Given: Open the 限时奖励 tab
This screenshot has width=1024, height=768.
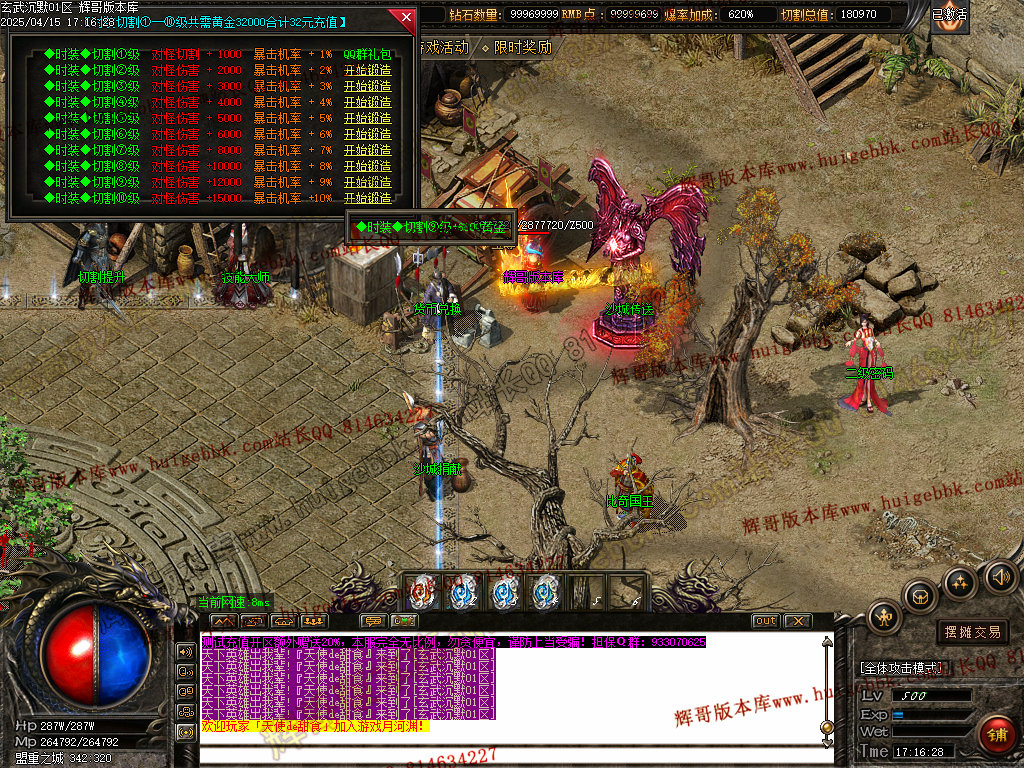Looking at the screenshot, I should [x=521, y=47].
